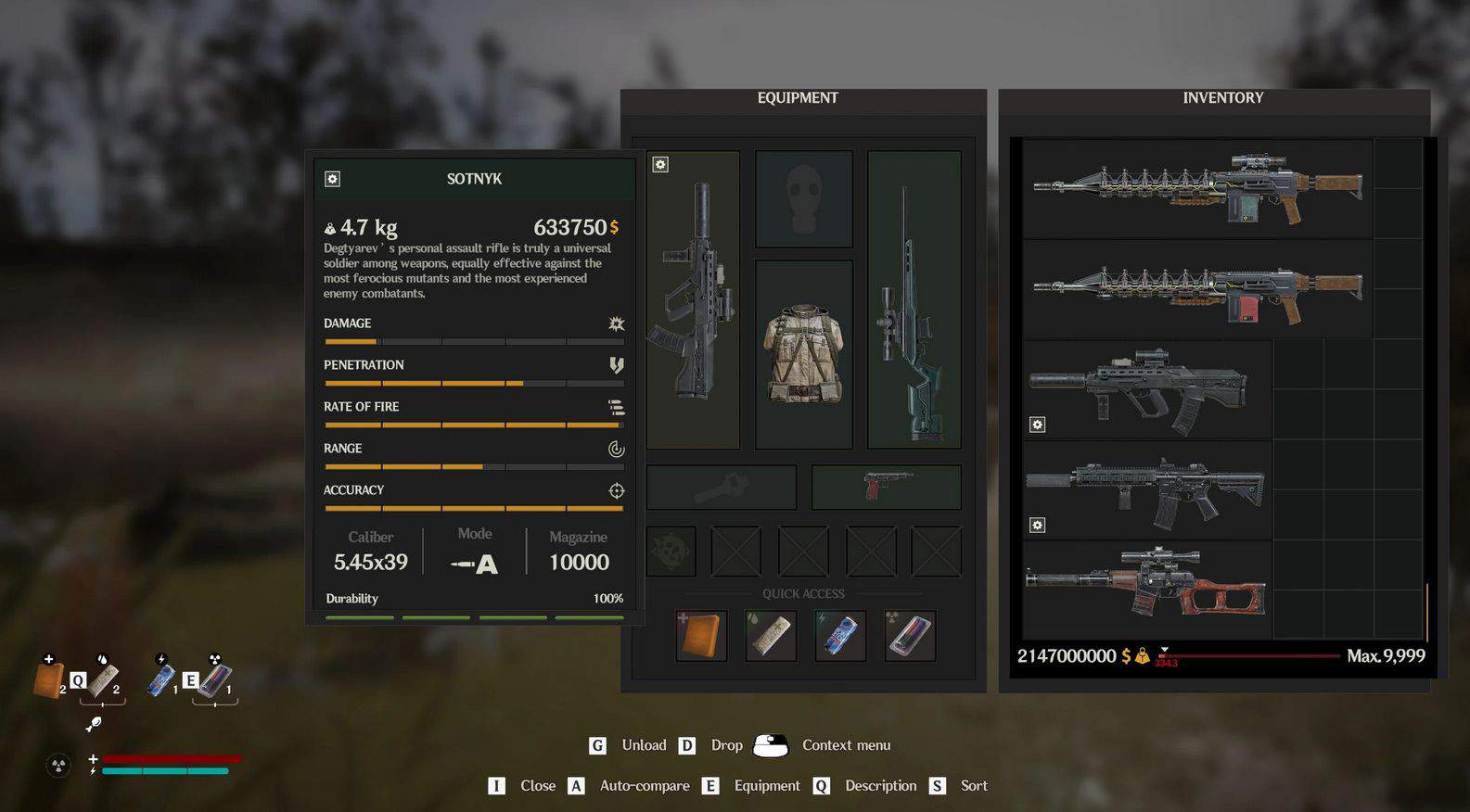1470x812 pixels.
Task: Pick the gauss rifle with red magazine
Action: 1197,289
